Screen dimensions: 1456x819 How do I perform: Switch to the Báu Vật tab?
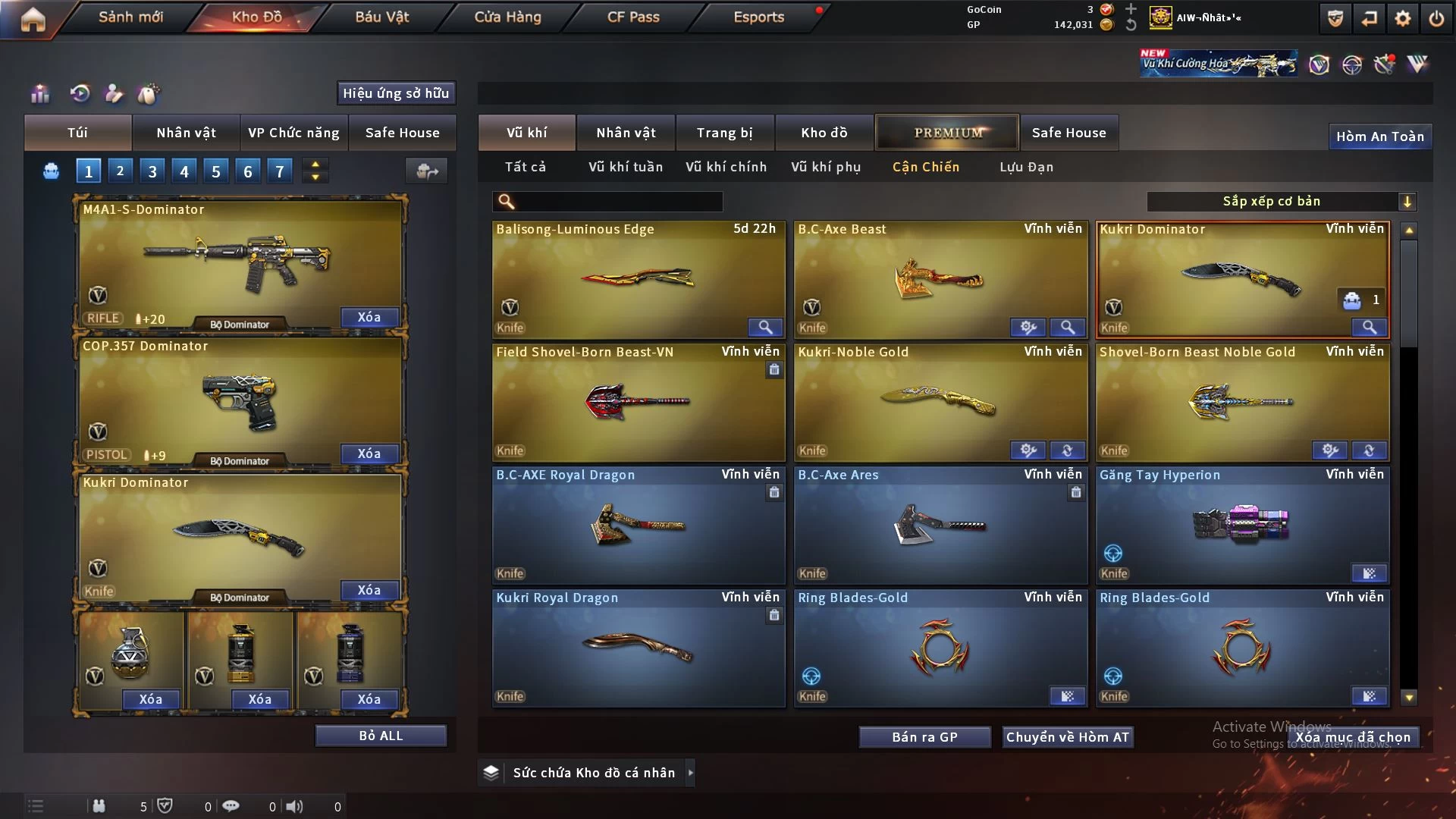click(x=381, y=17)
